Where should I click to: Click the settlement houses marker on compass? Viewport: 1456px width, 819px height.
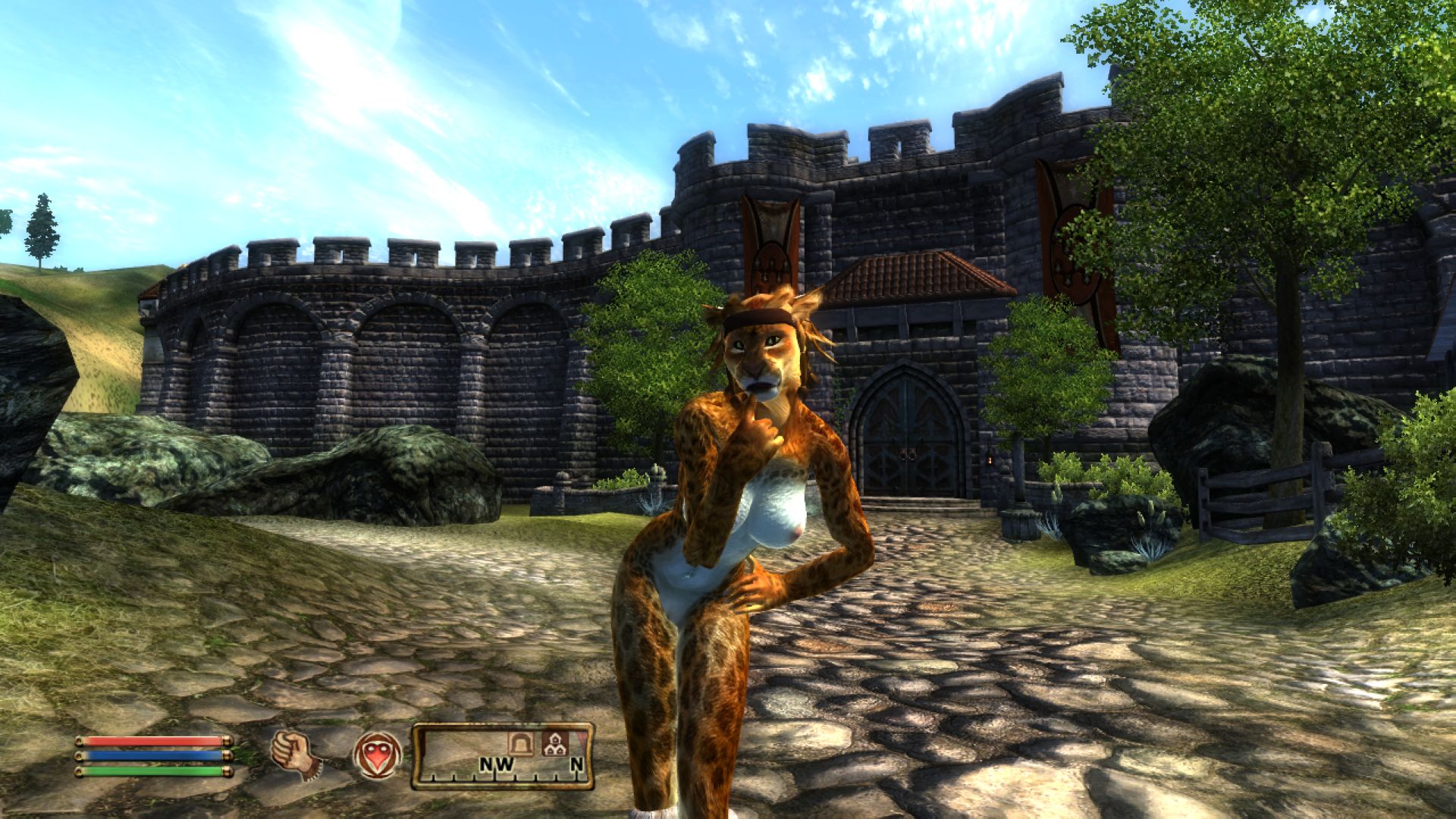tap(553, 743)
